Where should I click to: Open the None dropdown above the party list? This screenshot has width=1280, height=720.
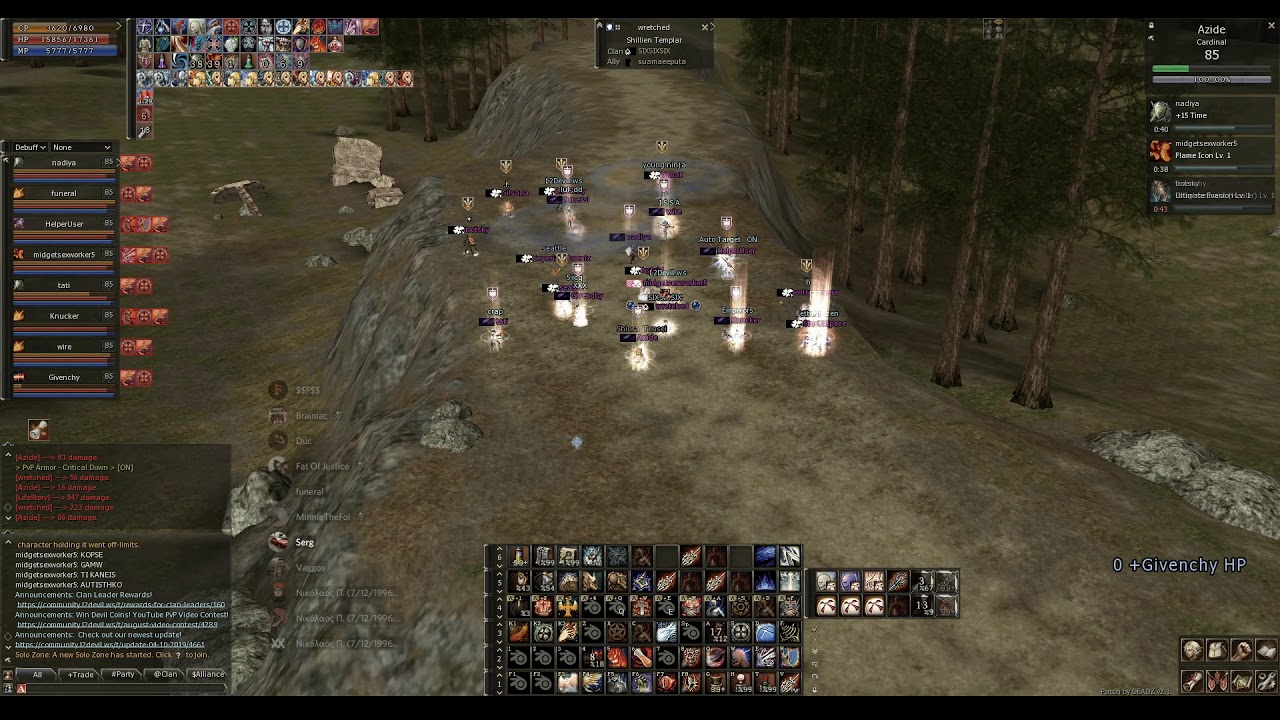point(80,147)
